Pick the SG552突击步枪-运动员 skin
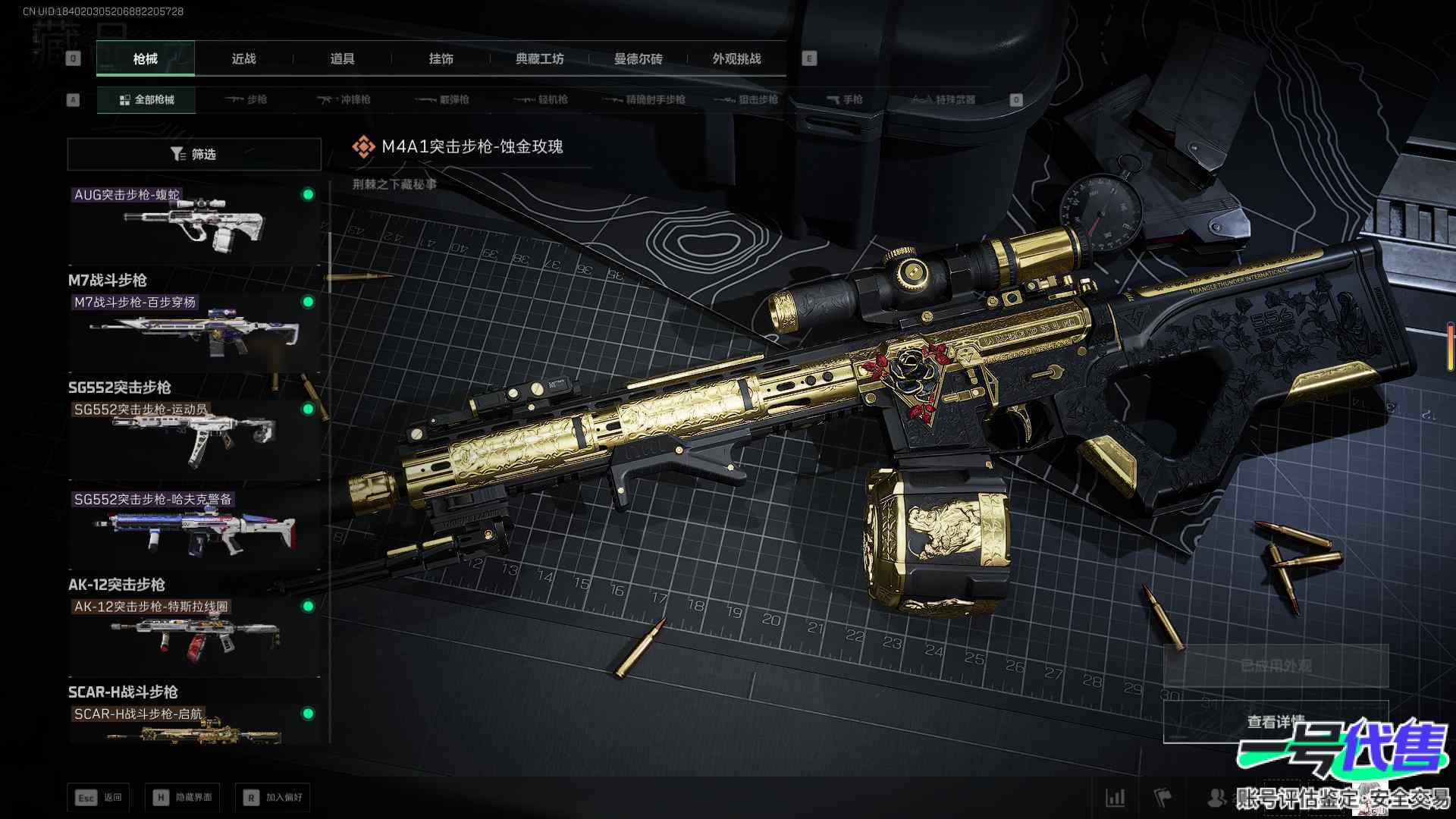Viewport: 1456px width, 819px height. pos(194,440)
